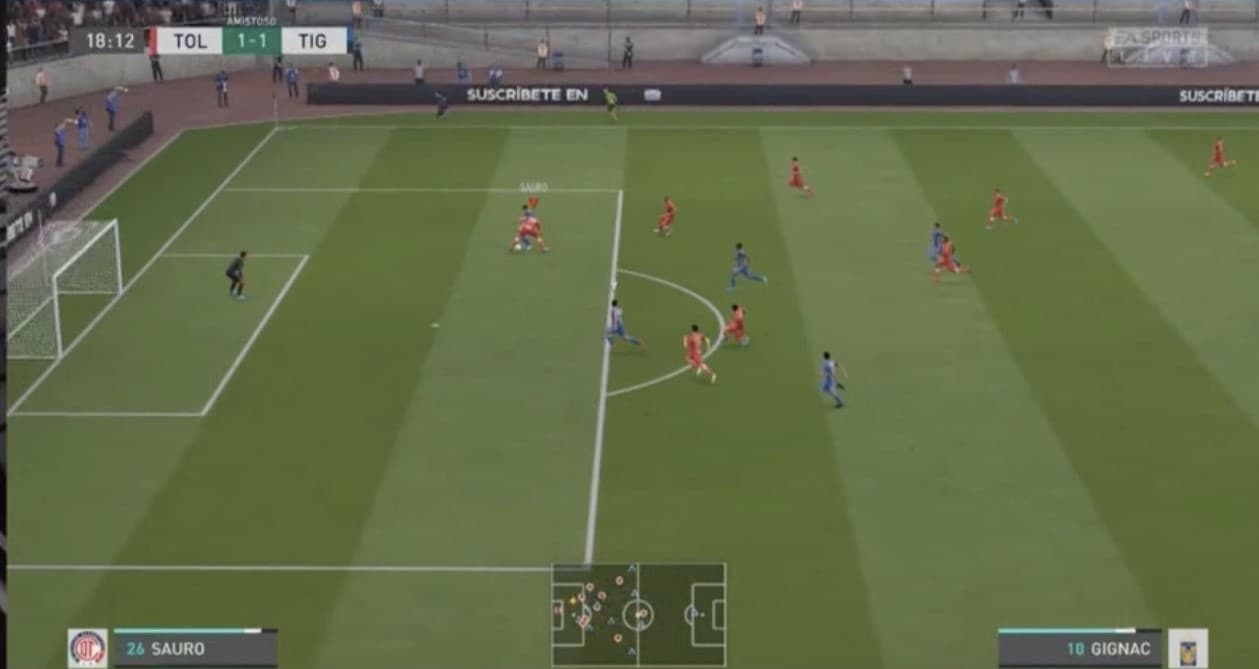
Task: Select the Tigres club crest icon
Action: point(1187,648)
